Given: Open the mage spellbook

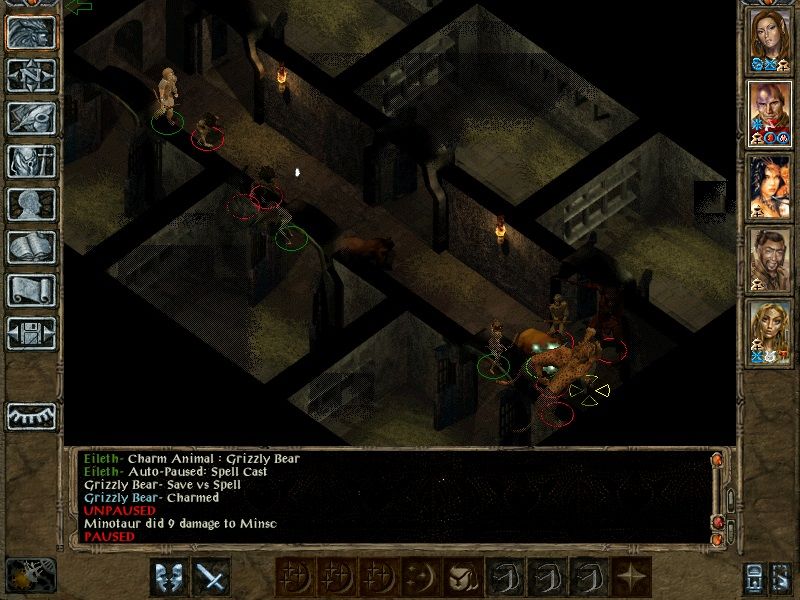Looking at the screenshot, I should [31, 247].
